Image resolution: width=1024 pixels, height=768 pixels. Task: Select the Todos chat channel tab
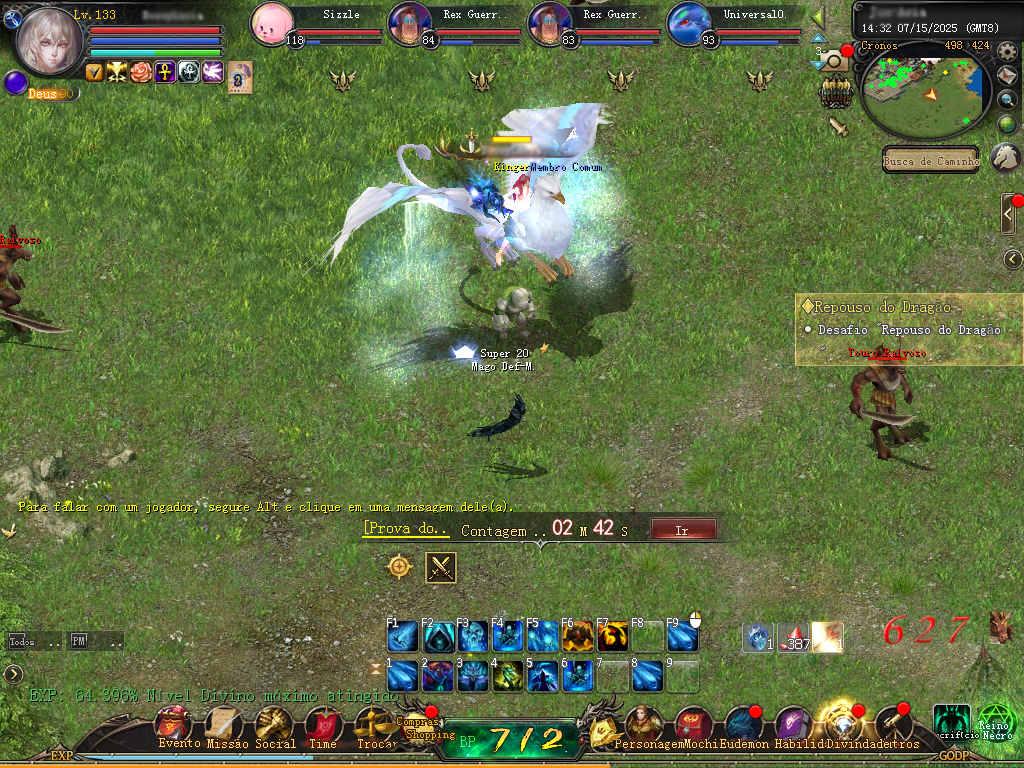(22, 641)
